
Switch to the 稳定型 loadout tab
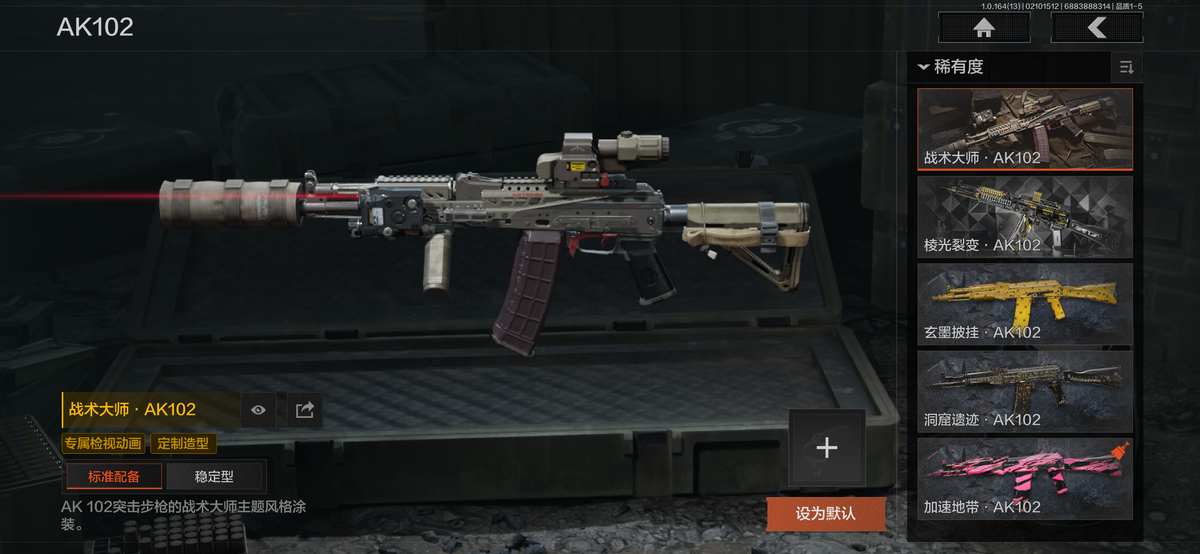click(214, 476)
